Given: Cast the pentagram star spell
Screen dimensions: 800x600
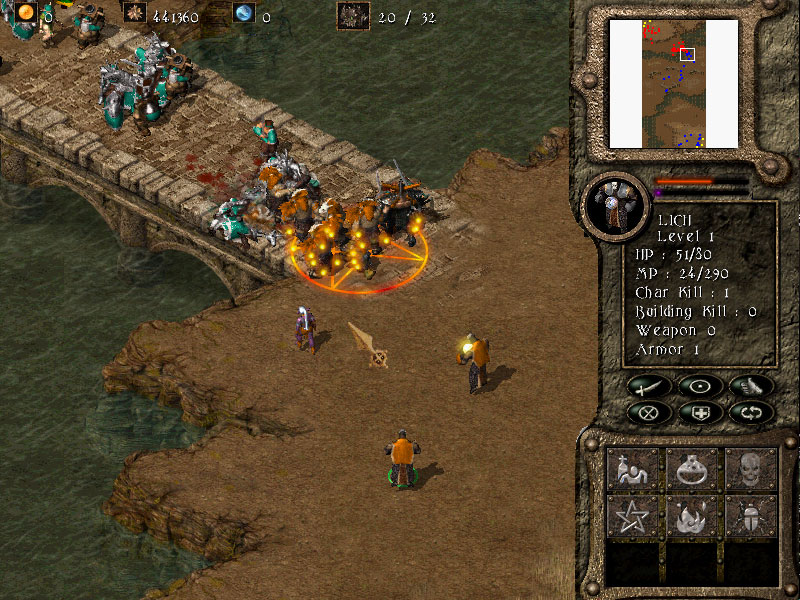Looking at the screenshot, I should click(x=633, y=517).
